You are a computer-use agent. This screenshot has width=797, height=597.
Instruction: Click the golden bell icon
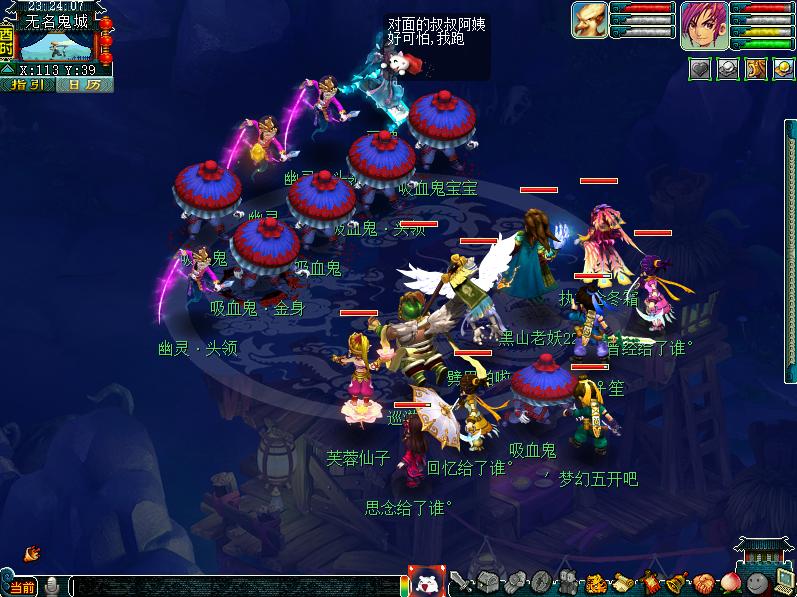pos(675,582)
